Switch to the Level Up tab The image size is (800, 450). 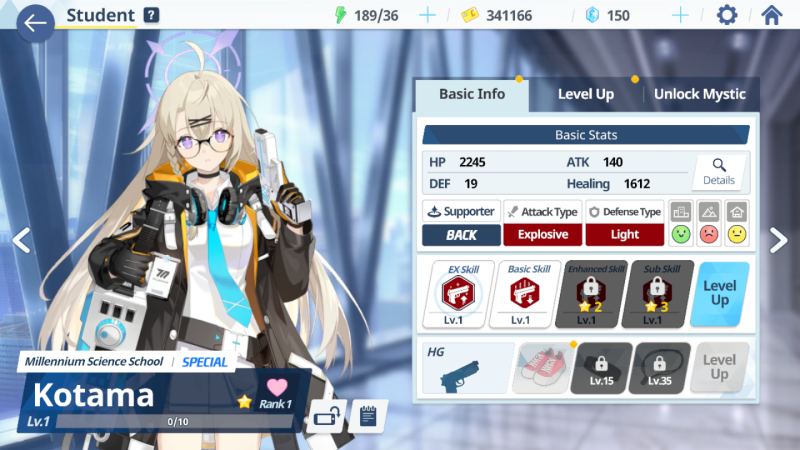click(585, 94)
